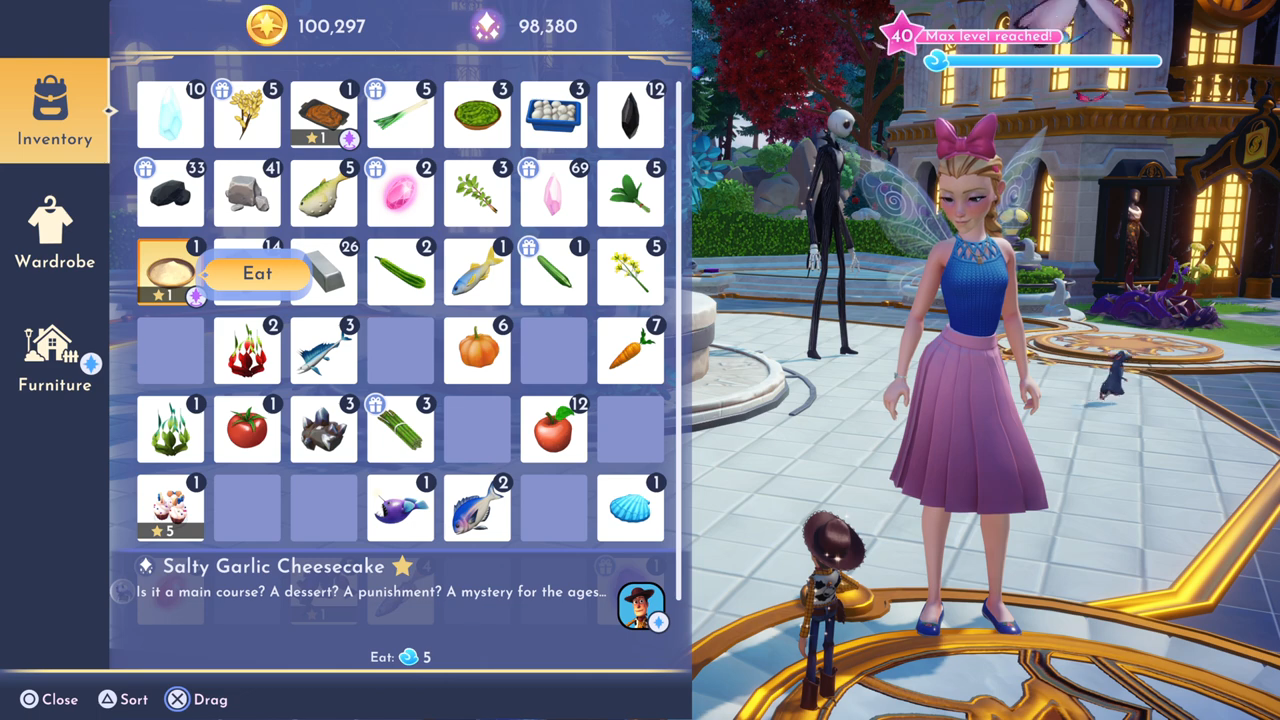The width and height of the screenshot is (1280, 720).
Task: Open the Furniture tab
Action: (54, 357)
